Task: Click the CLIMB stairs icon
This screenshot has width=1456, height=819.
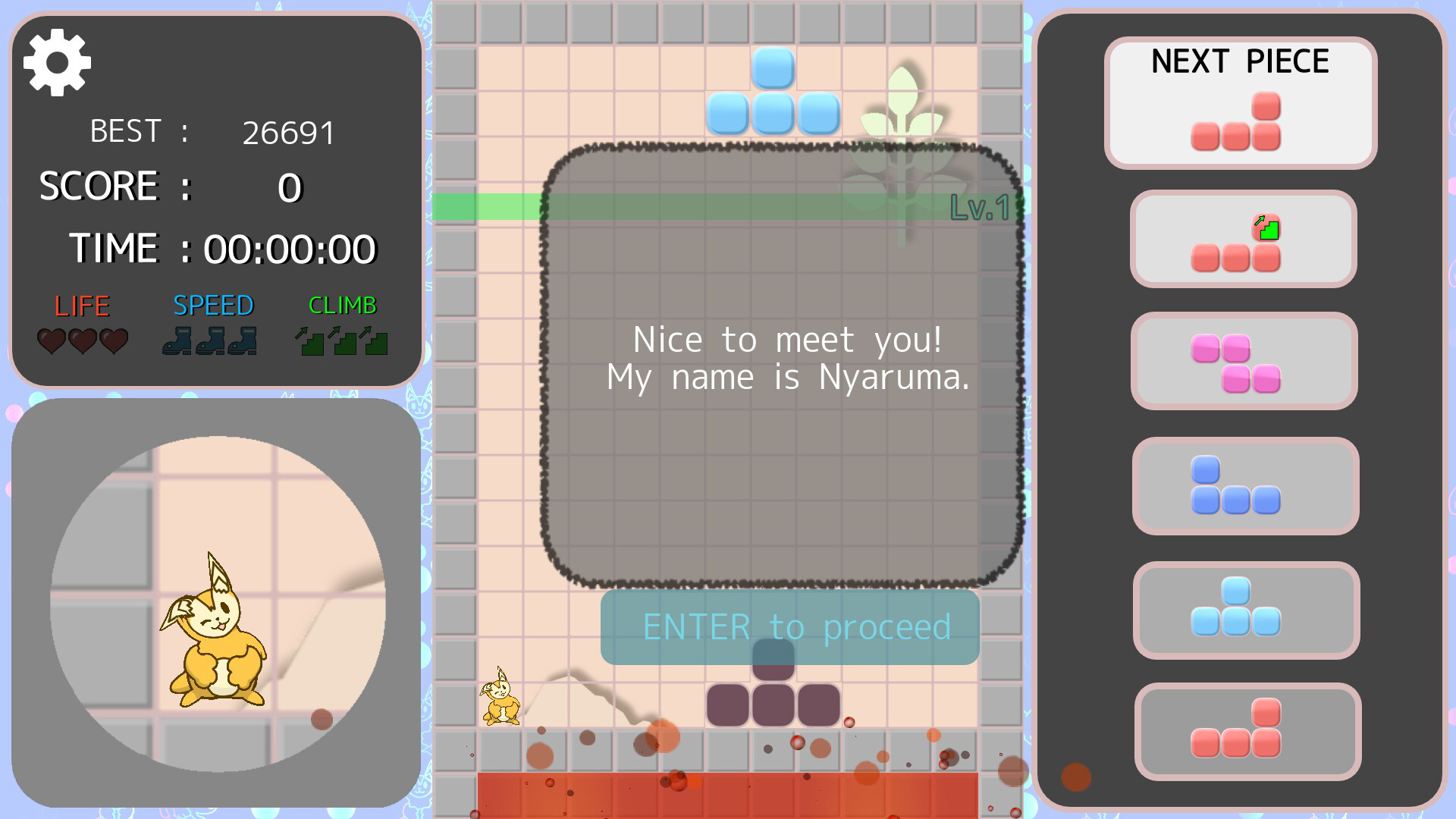Action: [x=311, y=341]
